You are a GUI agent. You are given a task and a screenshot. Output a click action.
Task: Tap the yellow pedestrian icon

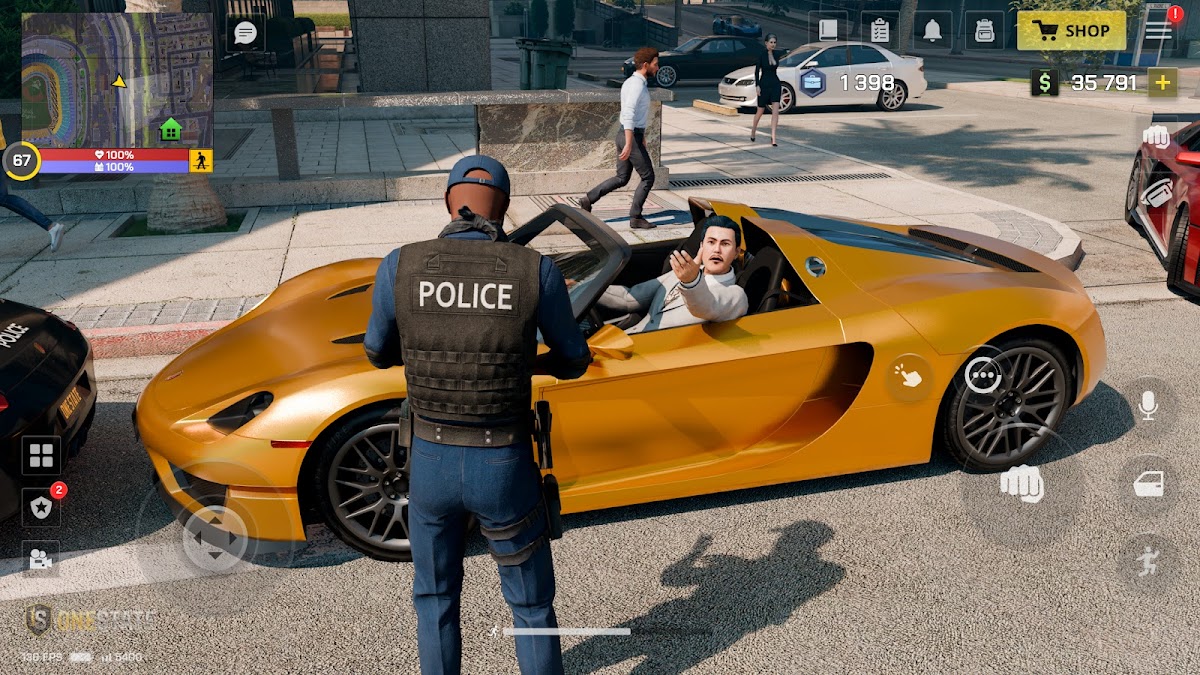click(201, 160)
